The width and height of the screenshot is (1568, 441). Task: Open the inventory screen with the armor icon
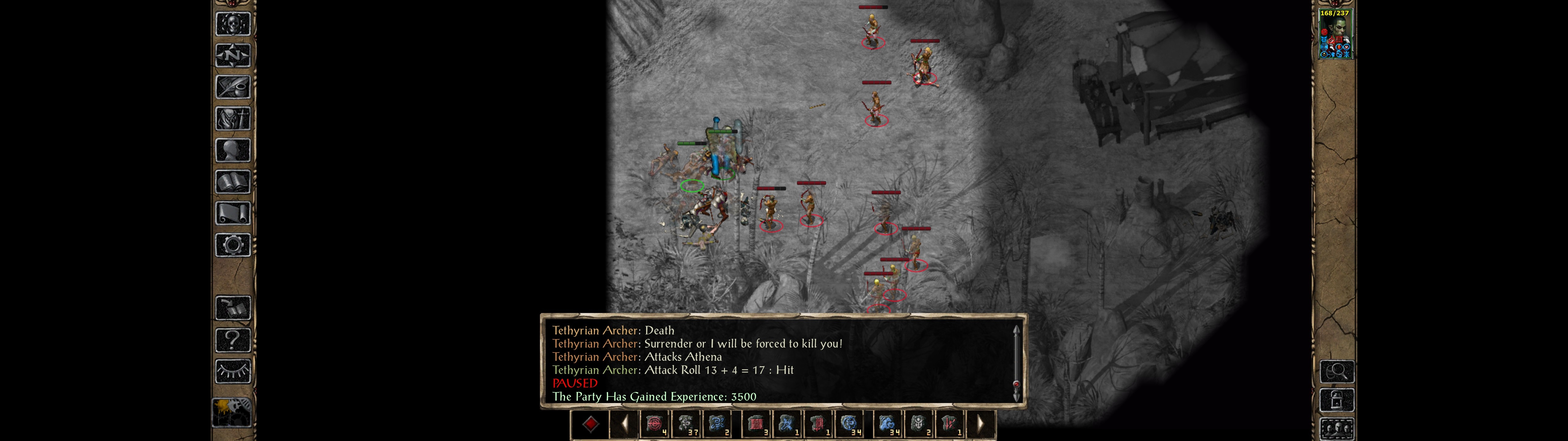point(232,118)
